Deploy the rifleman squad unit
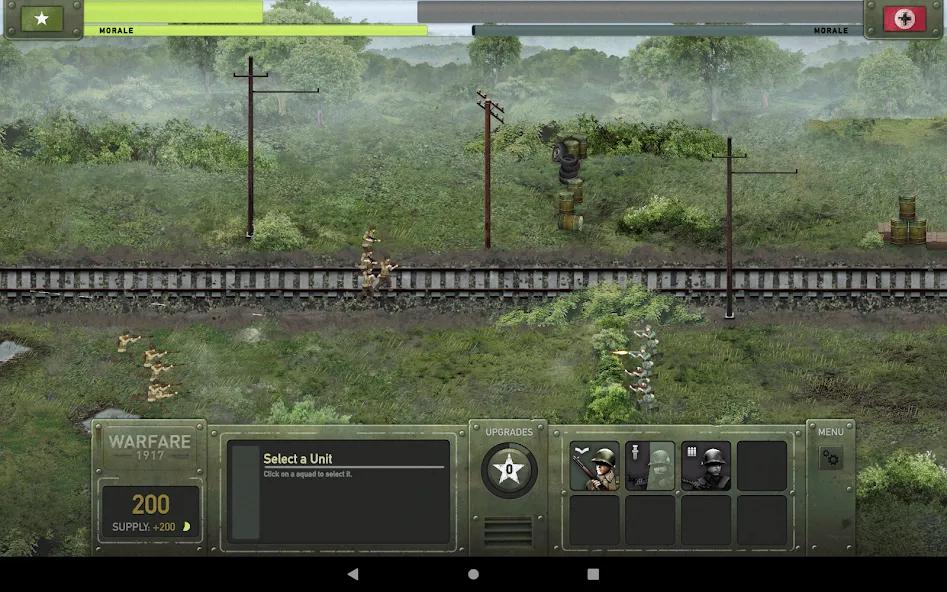This screenshot has width=947, height=592. pos(594,466)
